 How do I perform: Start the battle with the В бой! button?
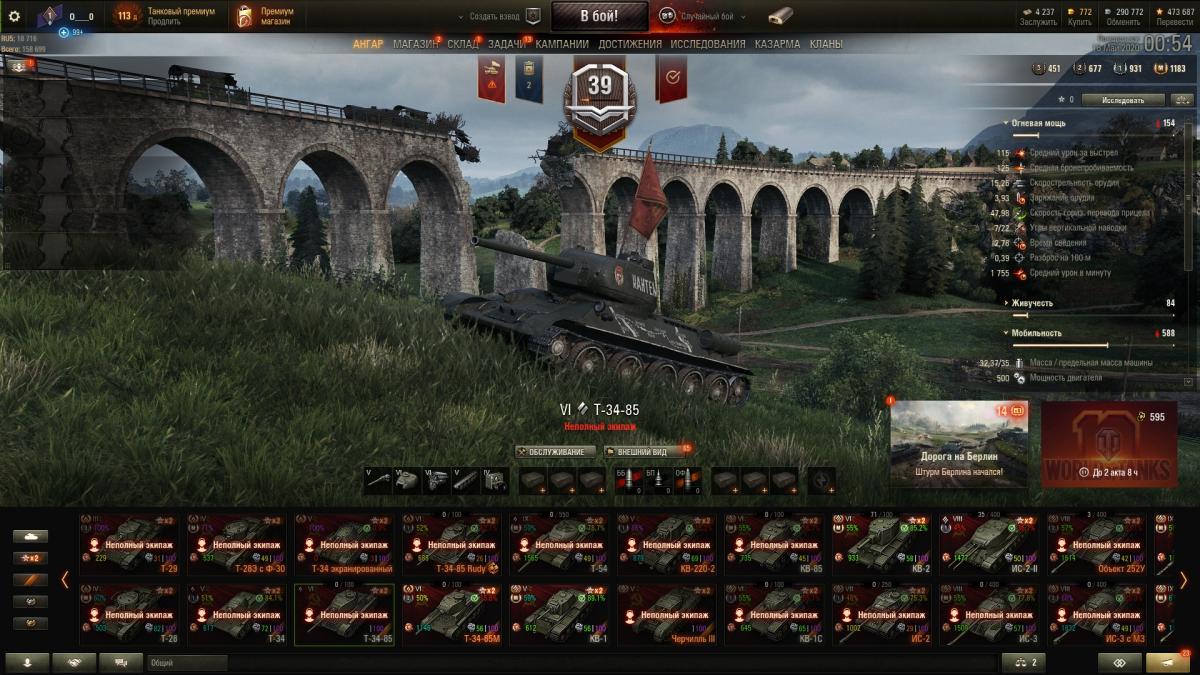click(599, 16)
